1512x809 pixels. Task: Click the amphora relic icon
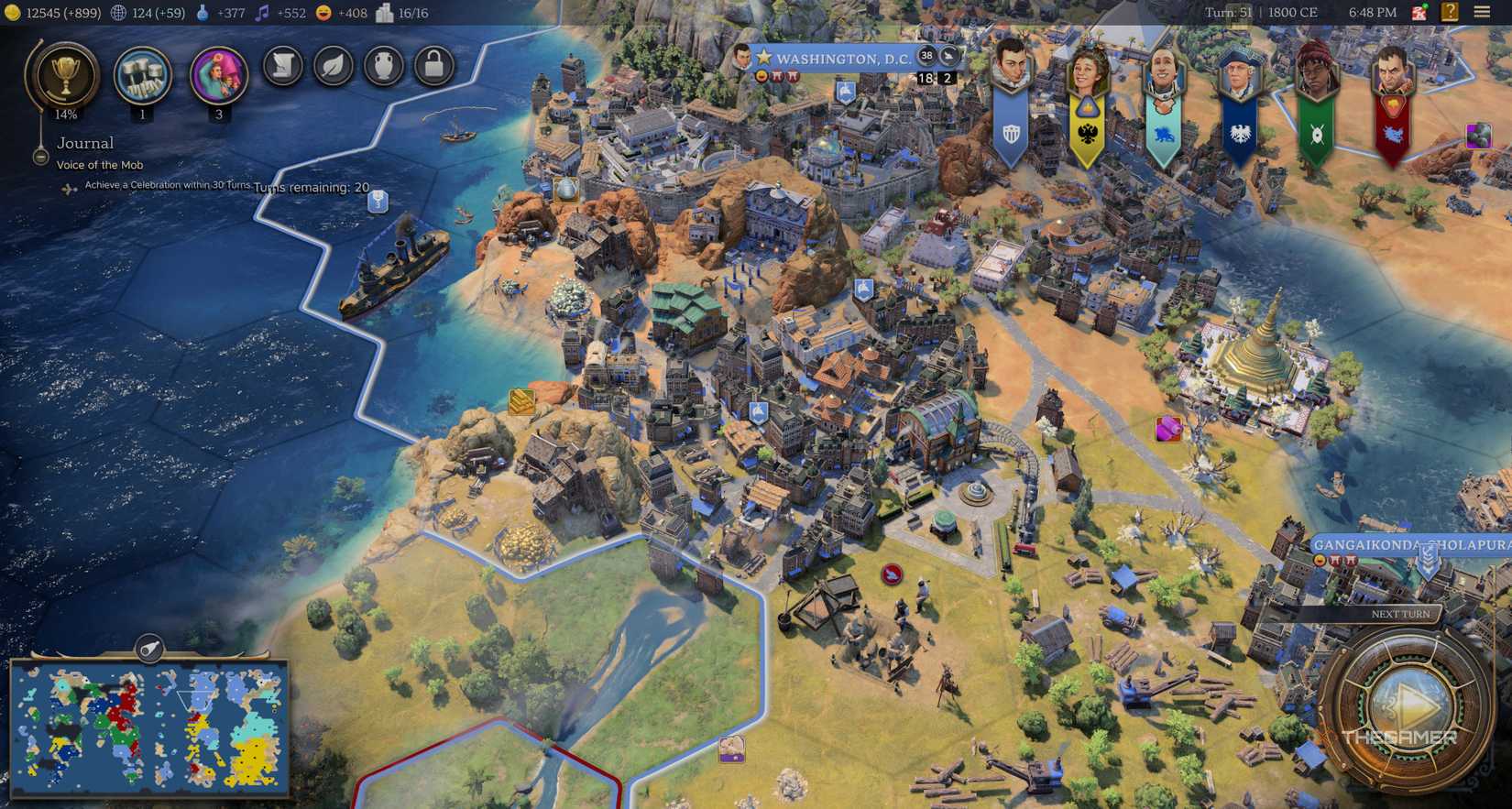(x=384, y=66)
